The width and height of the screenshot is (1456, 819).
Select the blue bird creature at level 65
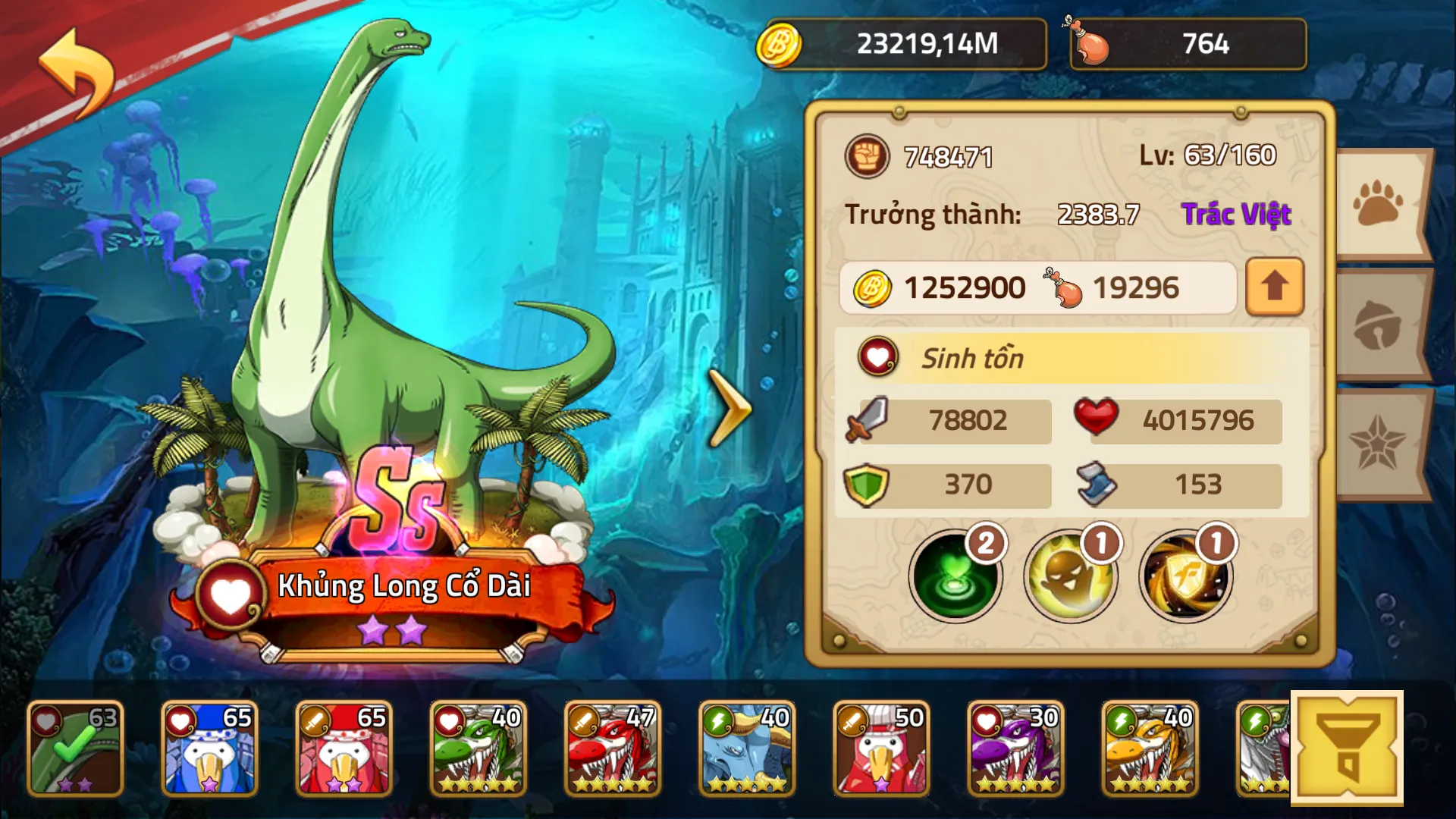[209, 747]
